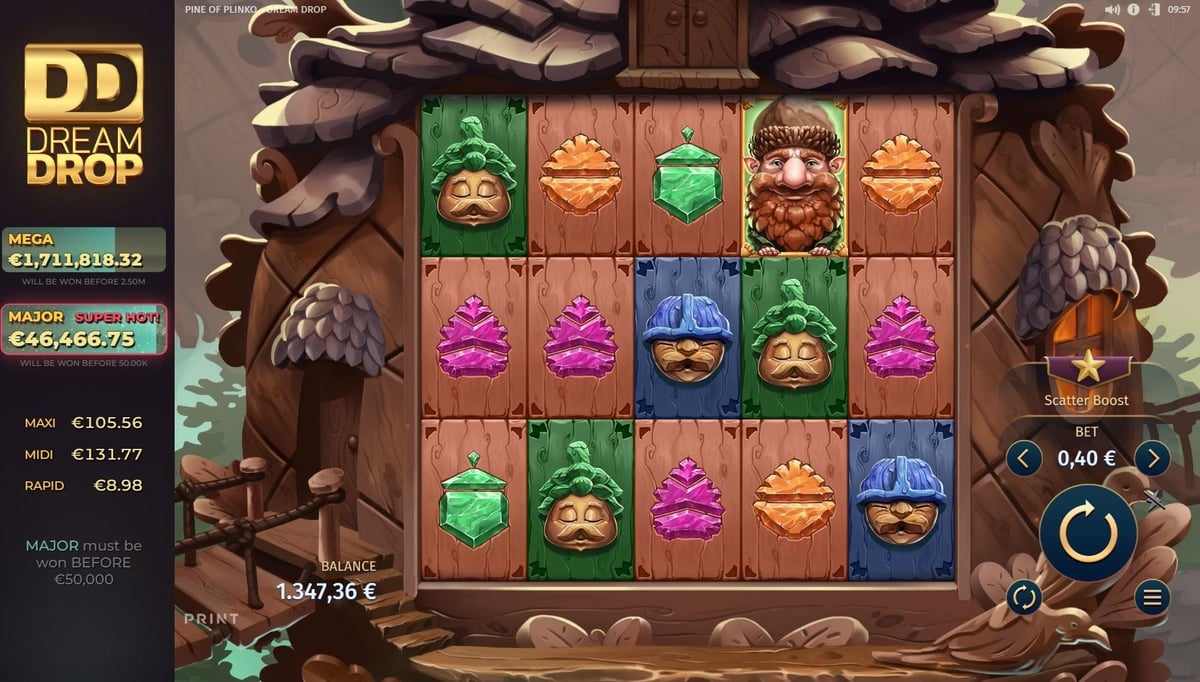Click the Dream Drop logo

pos(84,114)
